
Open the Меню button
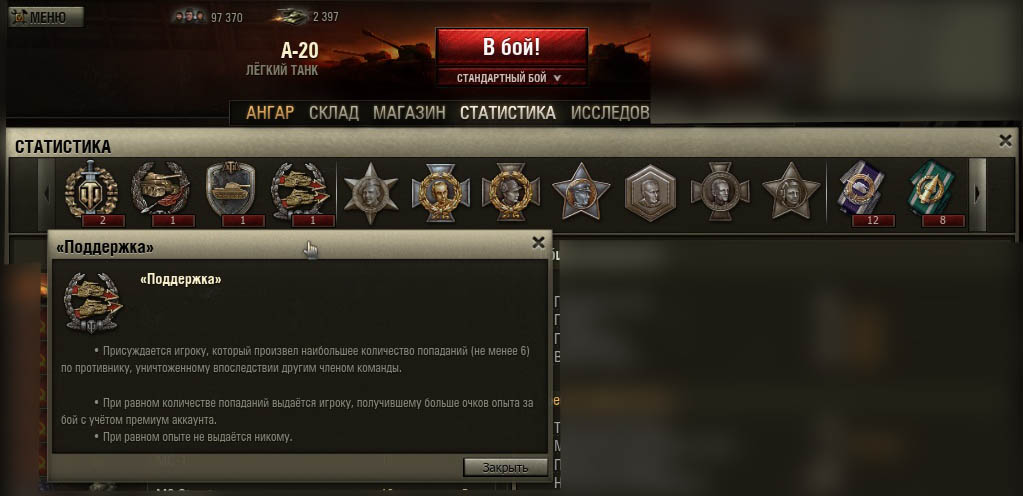click(46, 17)
